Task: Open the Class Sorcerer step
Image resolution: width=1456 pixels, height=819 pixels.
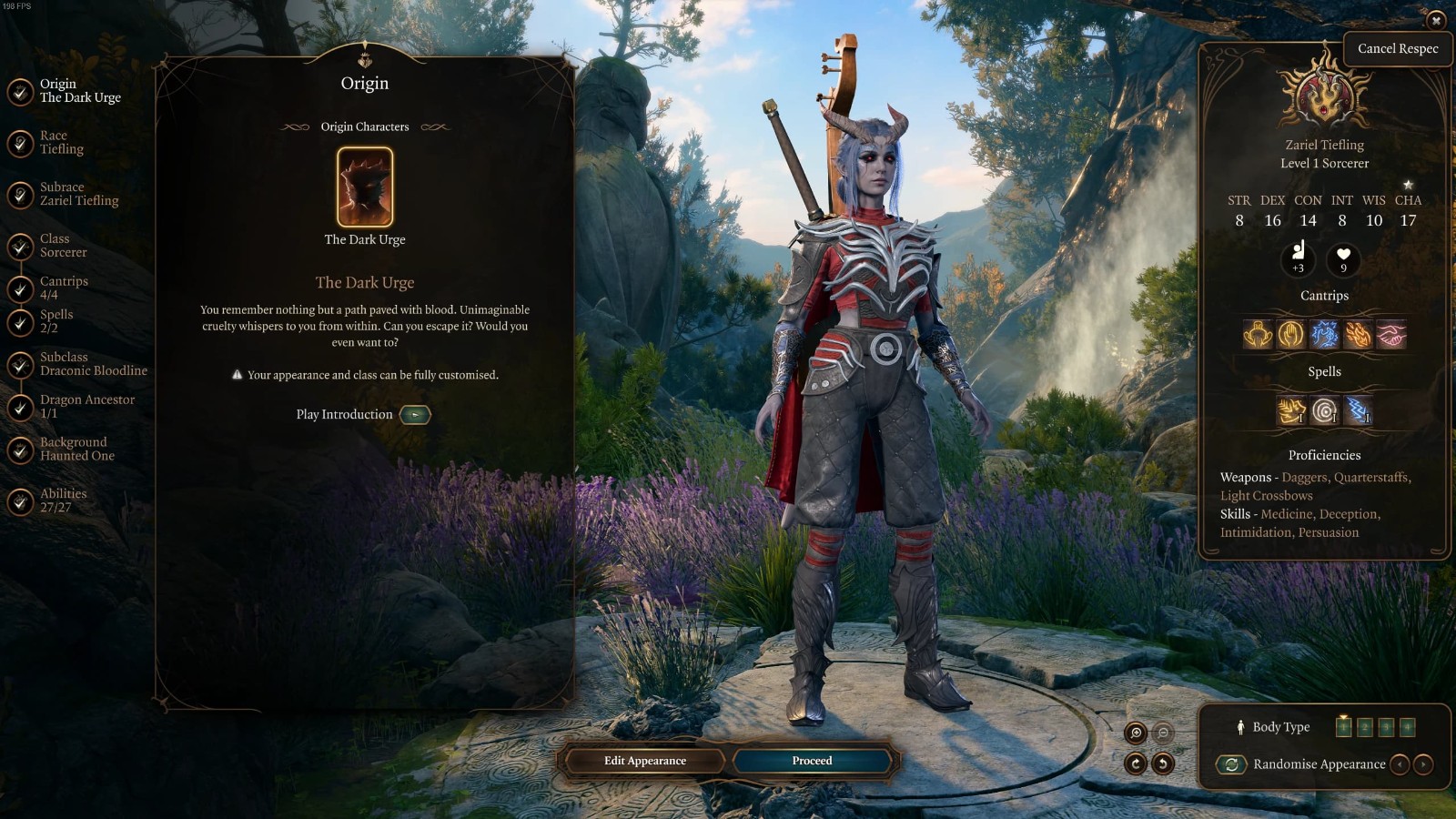Action: 63,246
